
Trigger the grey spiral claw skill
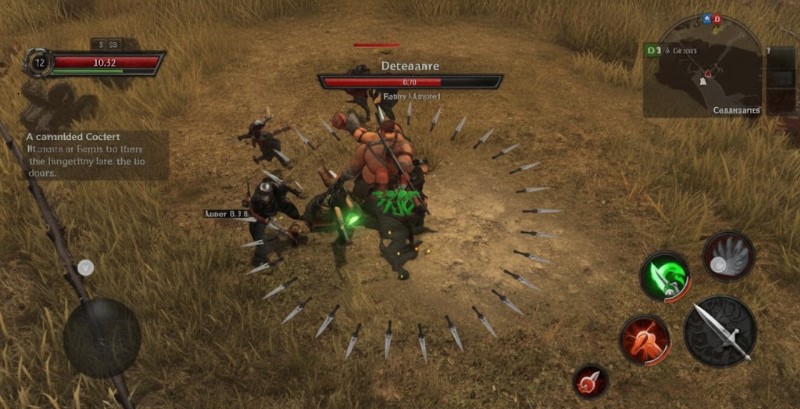pos(727,255)
